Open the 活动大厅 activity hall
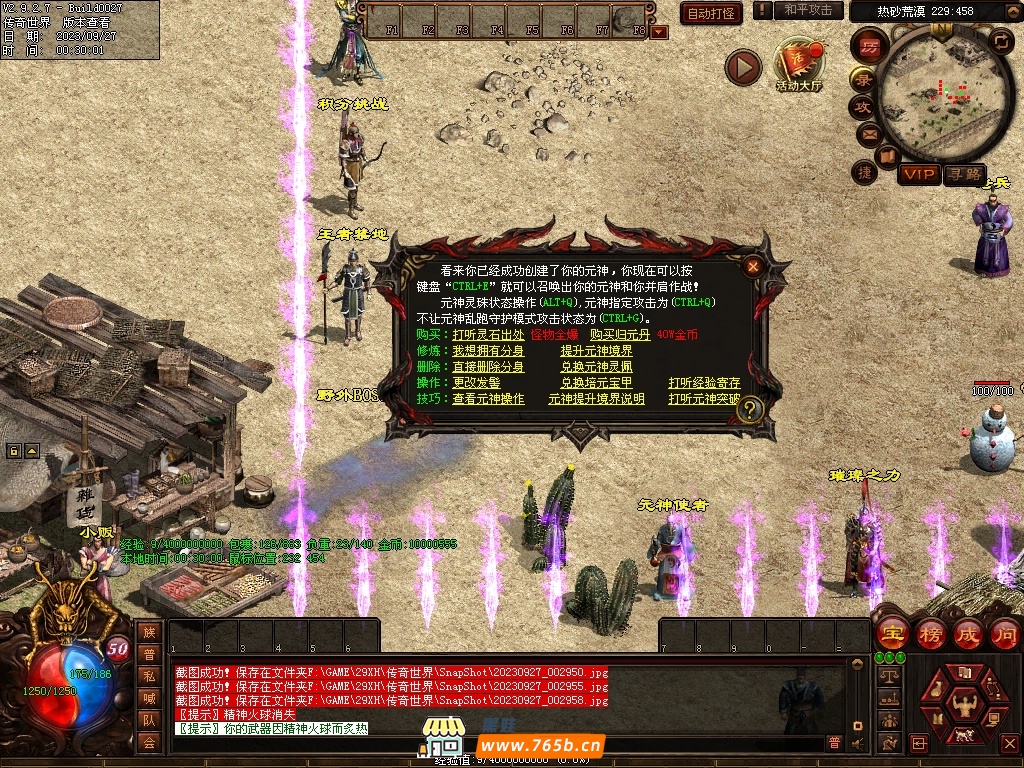The image size is (1024, 768). tap(798, 66)
